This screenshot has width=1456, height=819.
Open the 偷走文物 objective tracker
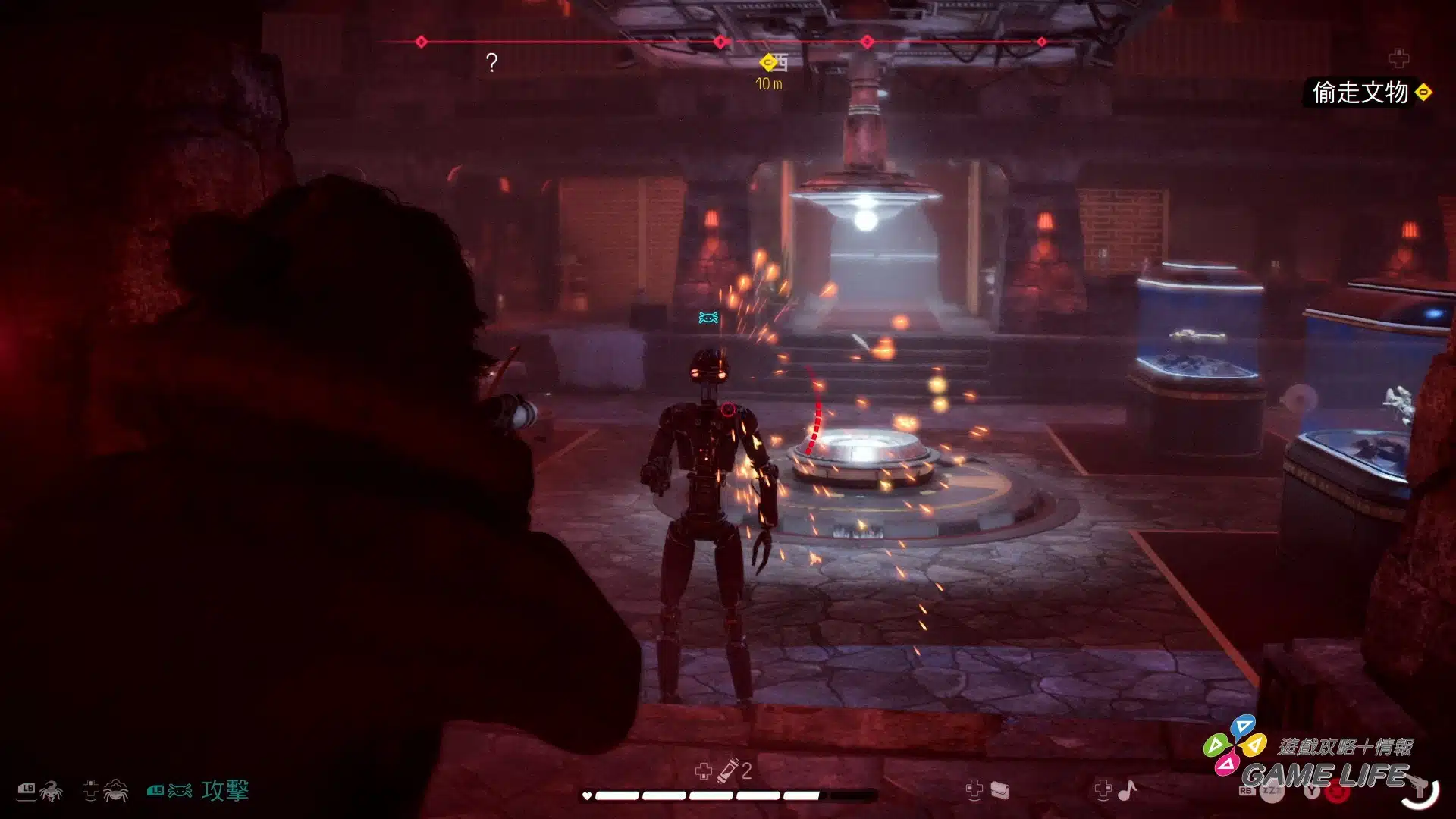point(1360,93)
